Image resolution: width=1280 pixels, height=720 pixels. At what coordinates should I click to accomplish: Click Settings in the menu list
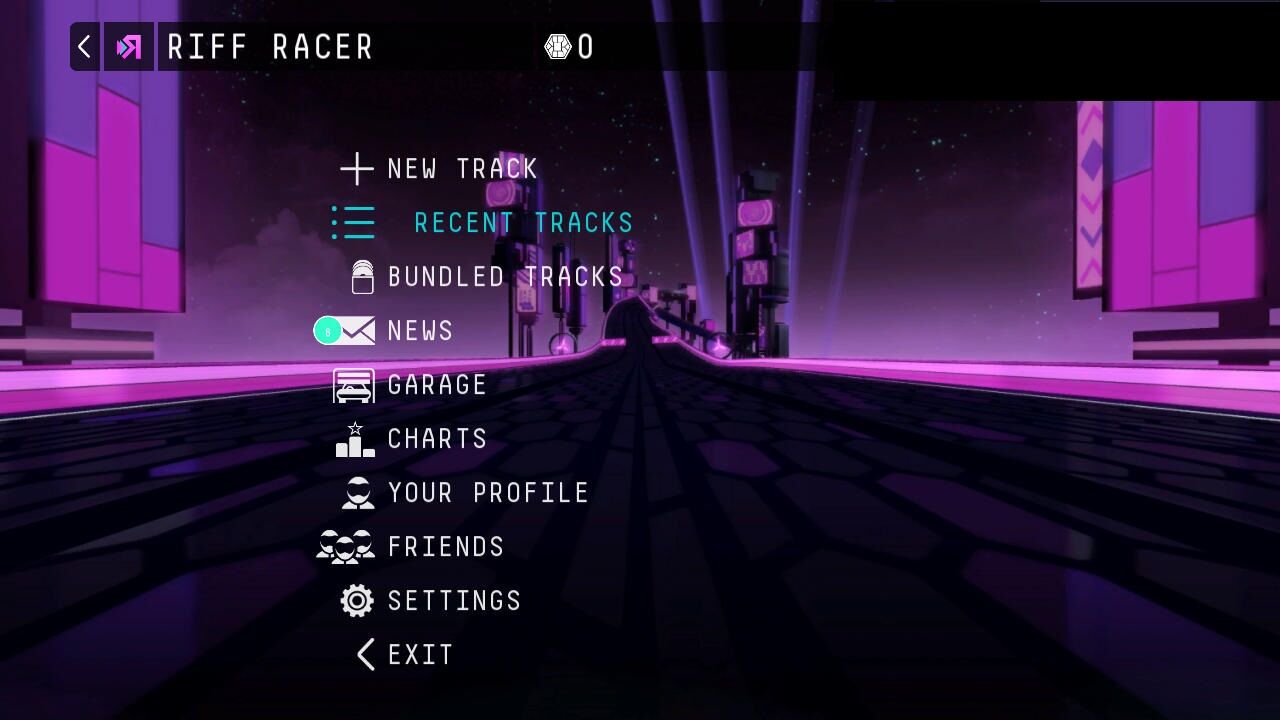pos(454,600)
